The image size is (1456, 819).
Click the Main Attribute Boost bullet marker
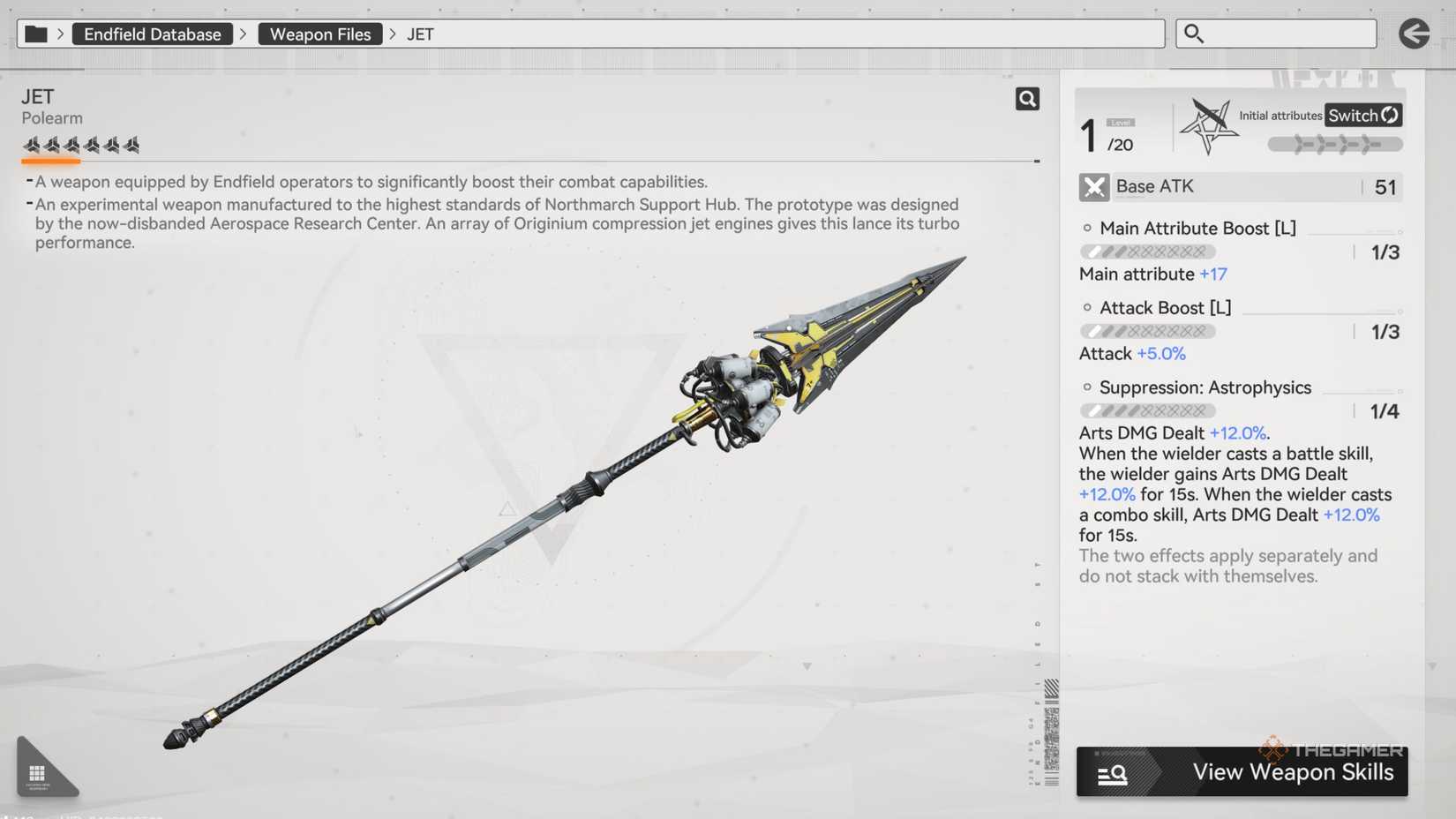1086,227
